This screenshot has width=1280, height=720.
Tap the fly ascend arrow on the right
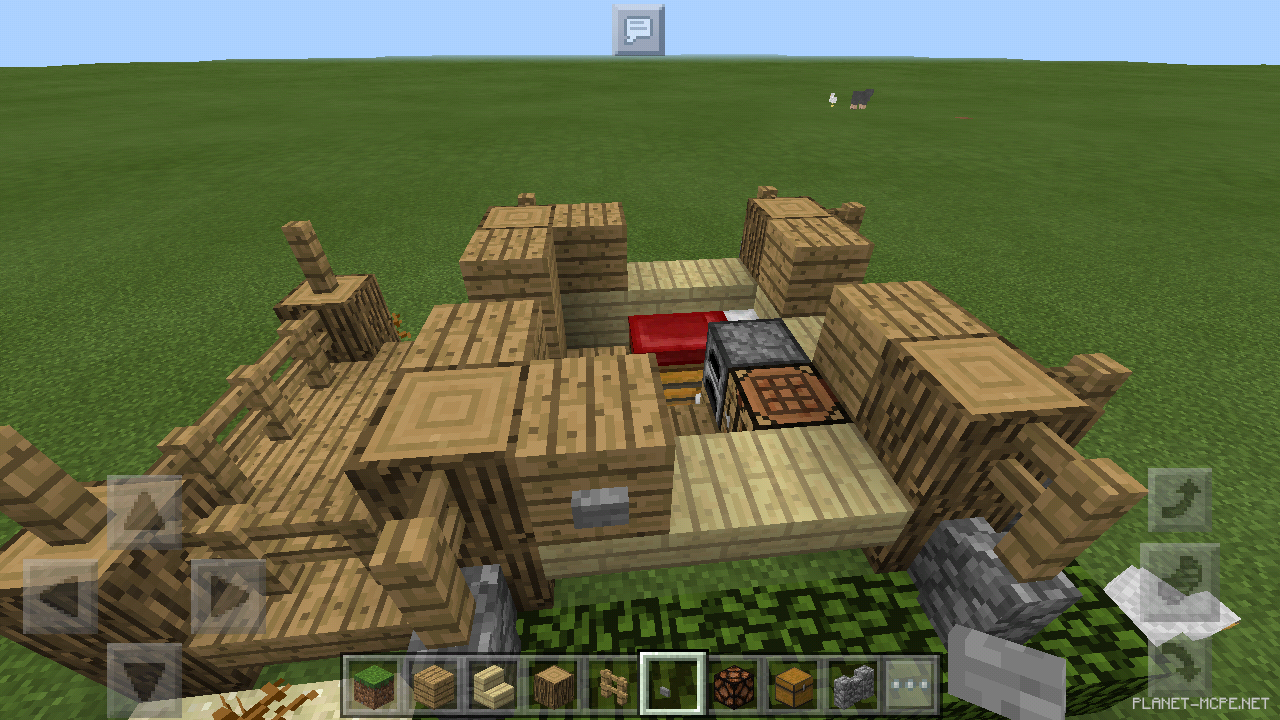pyautogui.click(x=1178, y=498)
